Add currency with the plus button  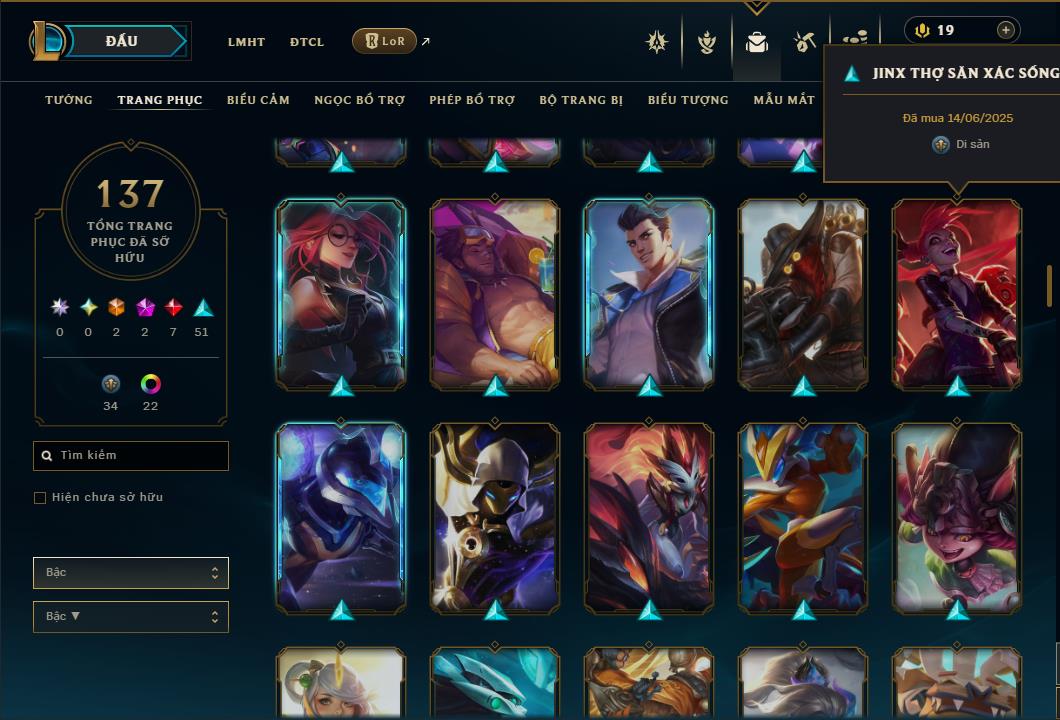[1005, 30]
